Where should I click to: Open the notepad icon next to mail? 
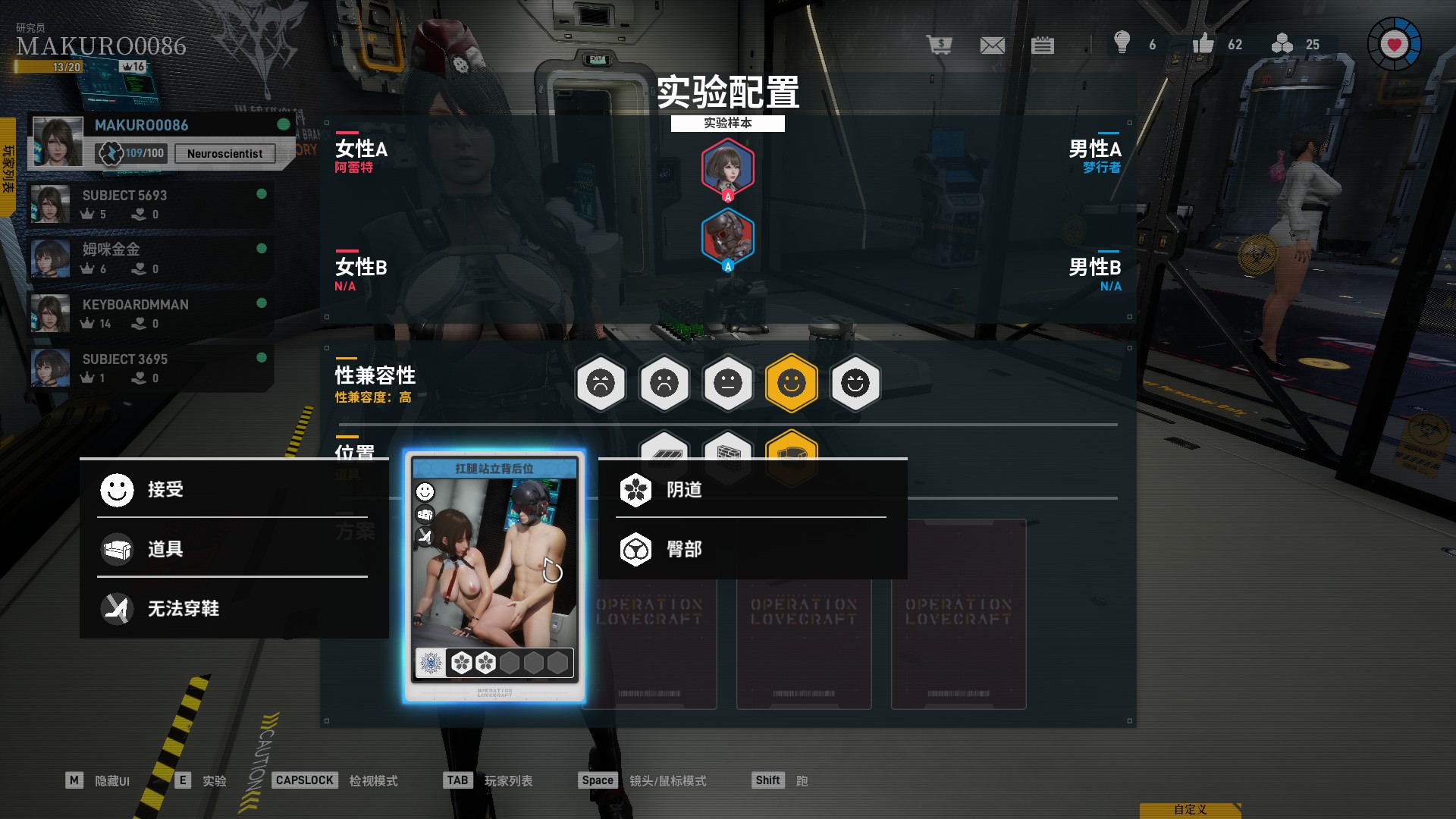[x=1043, y=45]
